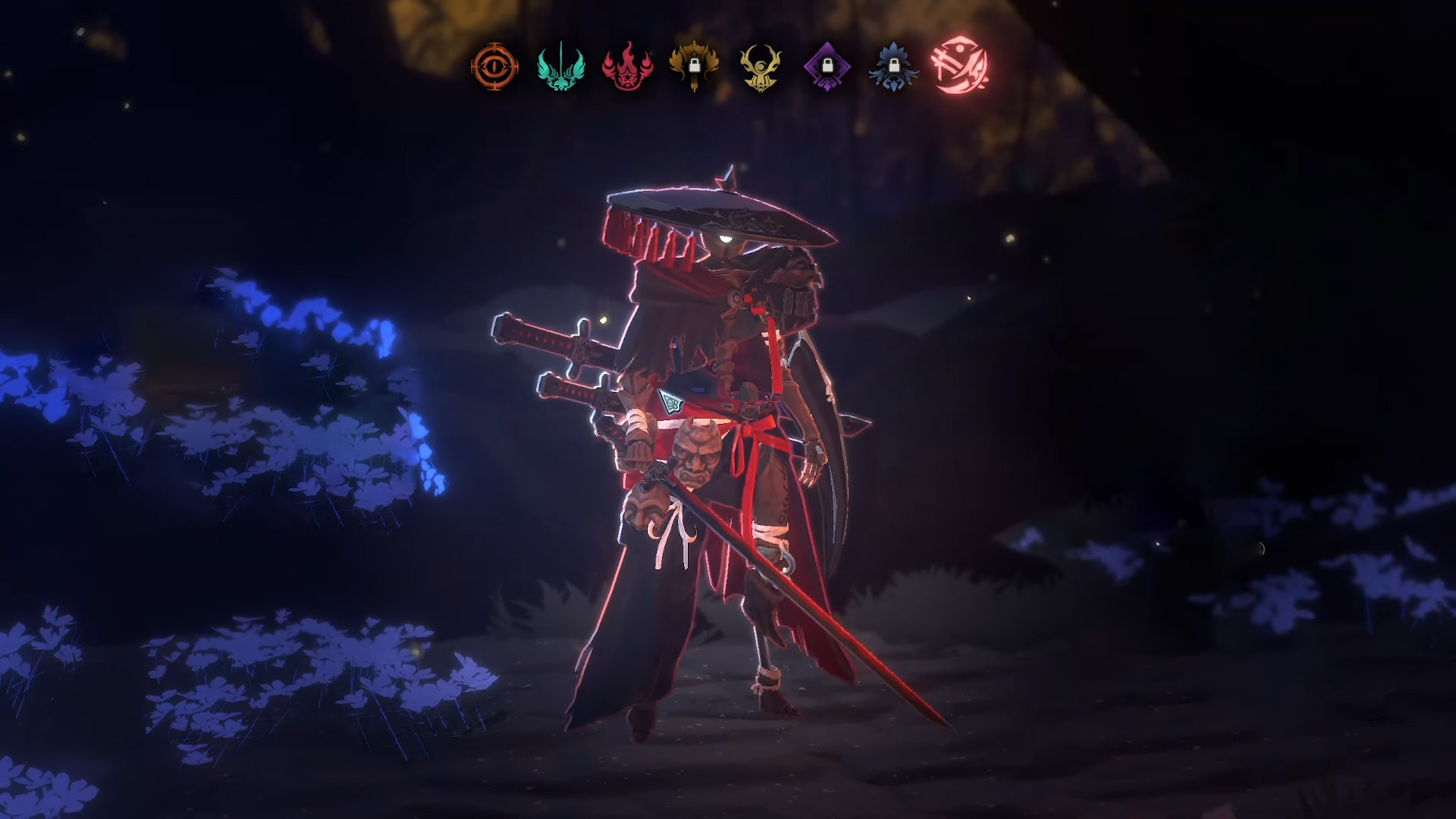The height and width of the screenshot is (819, 1456).
Task: Choose the locked purple diamond emblem
Action: click(x=827, y=67)
